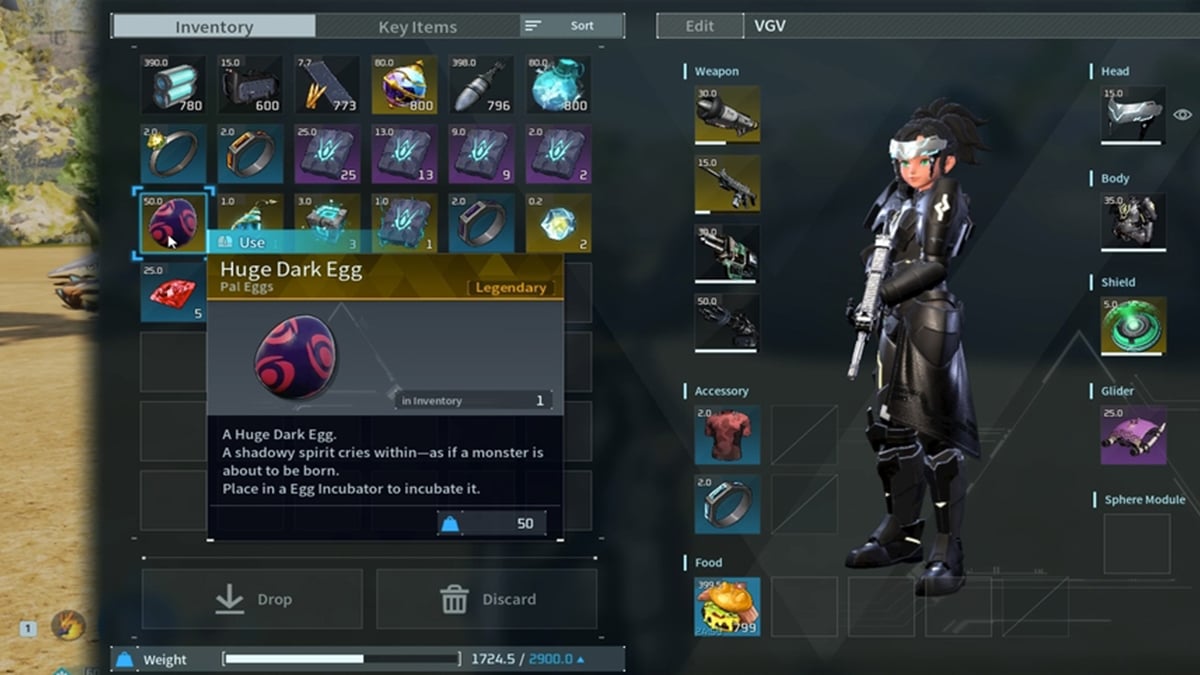Pick the burger food slot
1200x675 pixels.
[727, 606]
